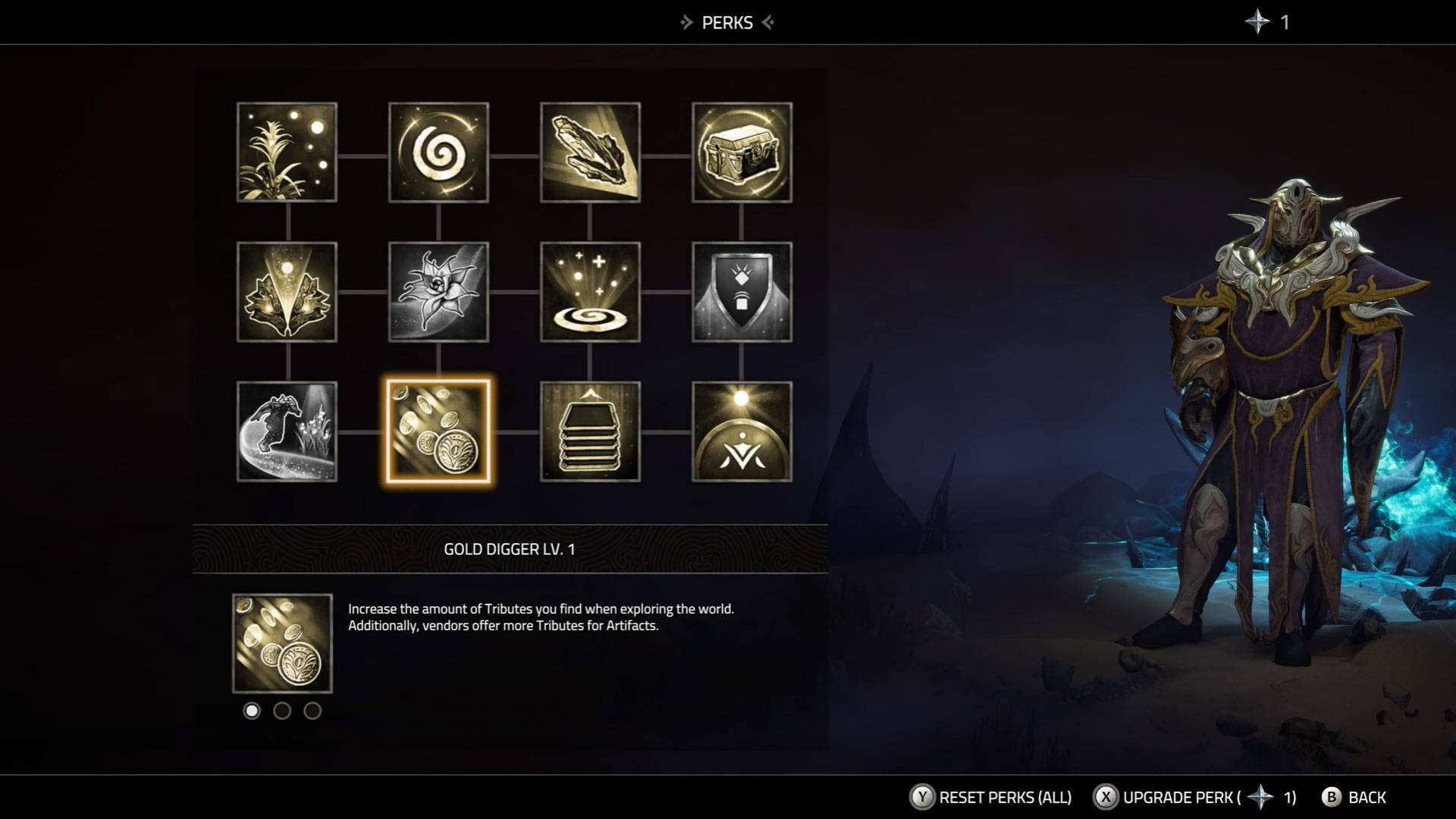Select the dome with shining light perk

[x=742, y=431]
